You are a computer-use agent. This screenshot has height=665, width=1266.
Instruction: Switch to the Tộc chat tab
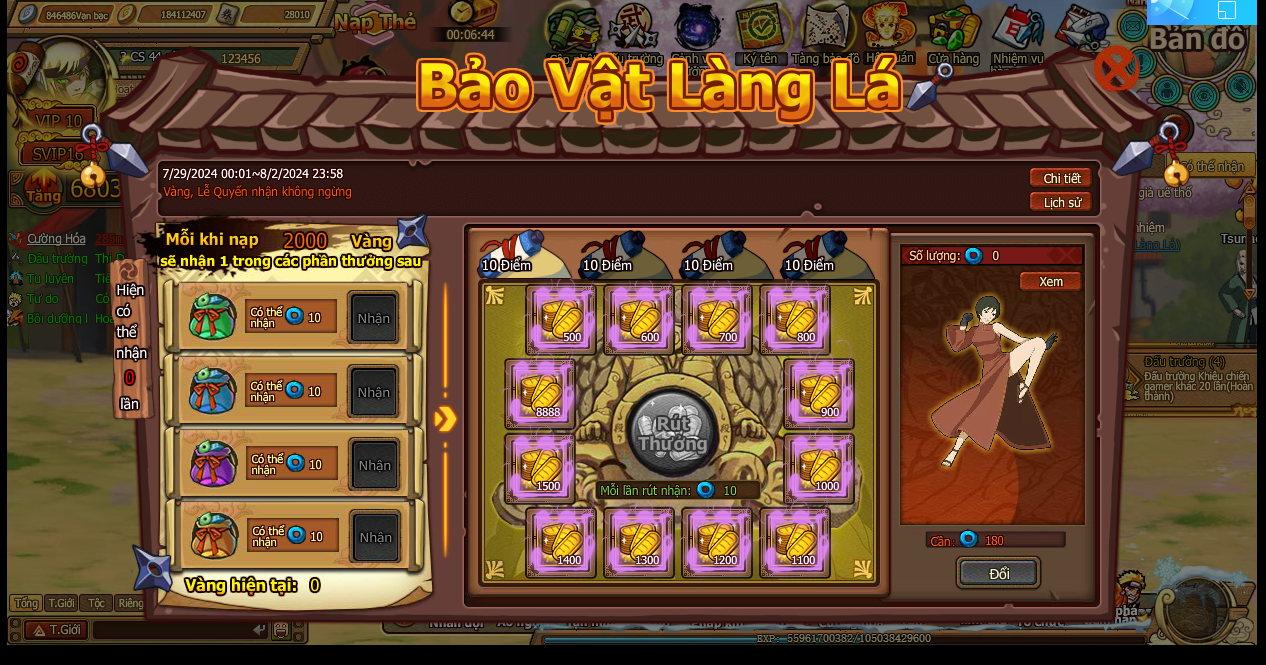[96, 603]
